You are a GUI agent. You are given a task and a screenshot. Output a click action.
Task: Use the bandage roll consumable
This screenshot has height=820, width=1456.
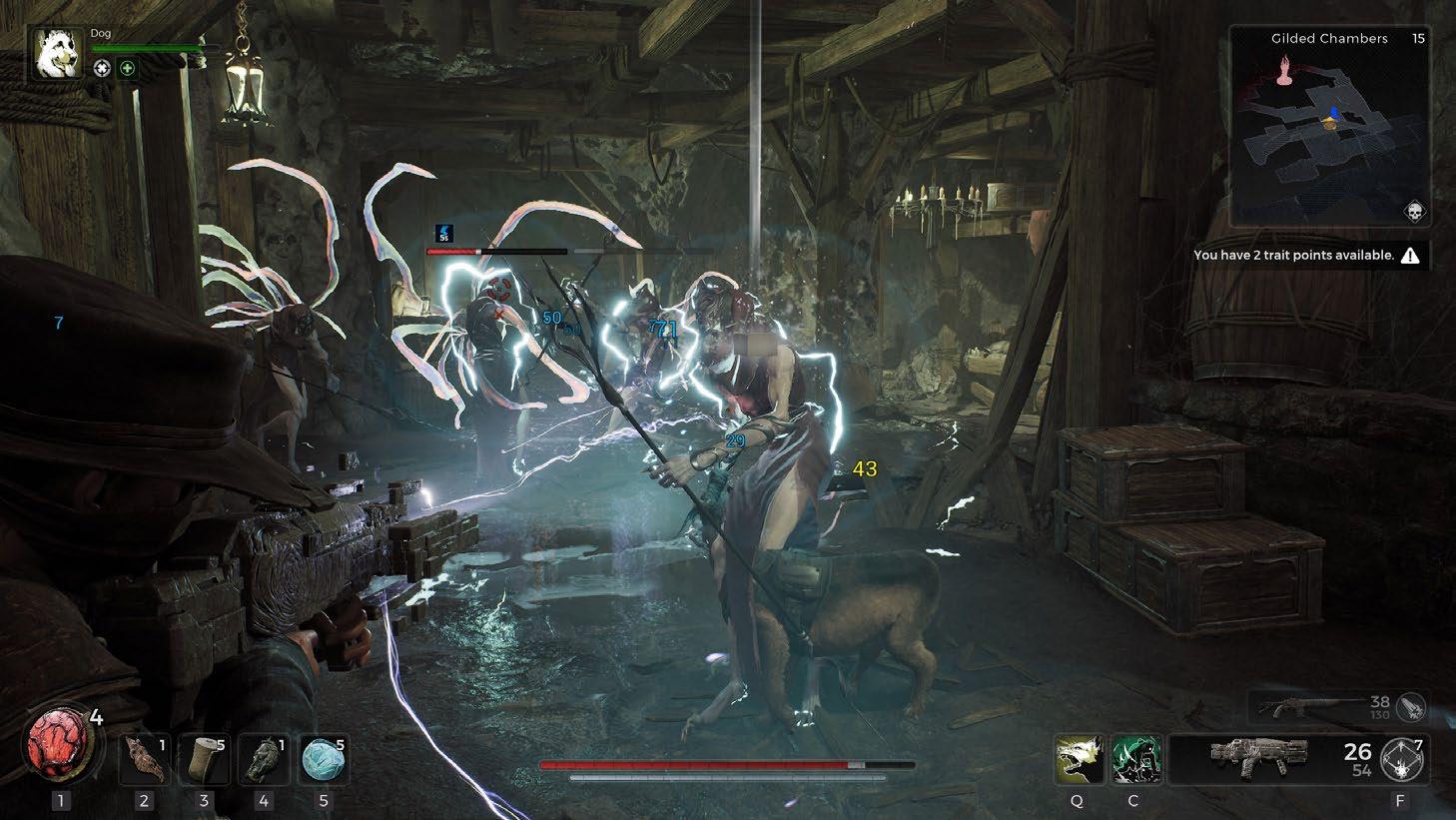click(x=205, y=760)
